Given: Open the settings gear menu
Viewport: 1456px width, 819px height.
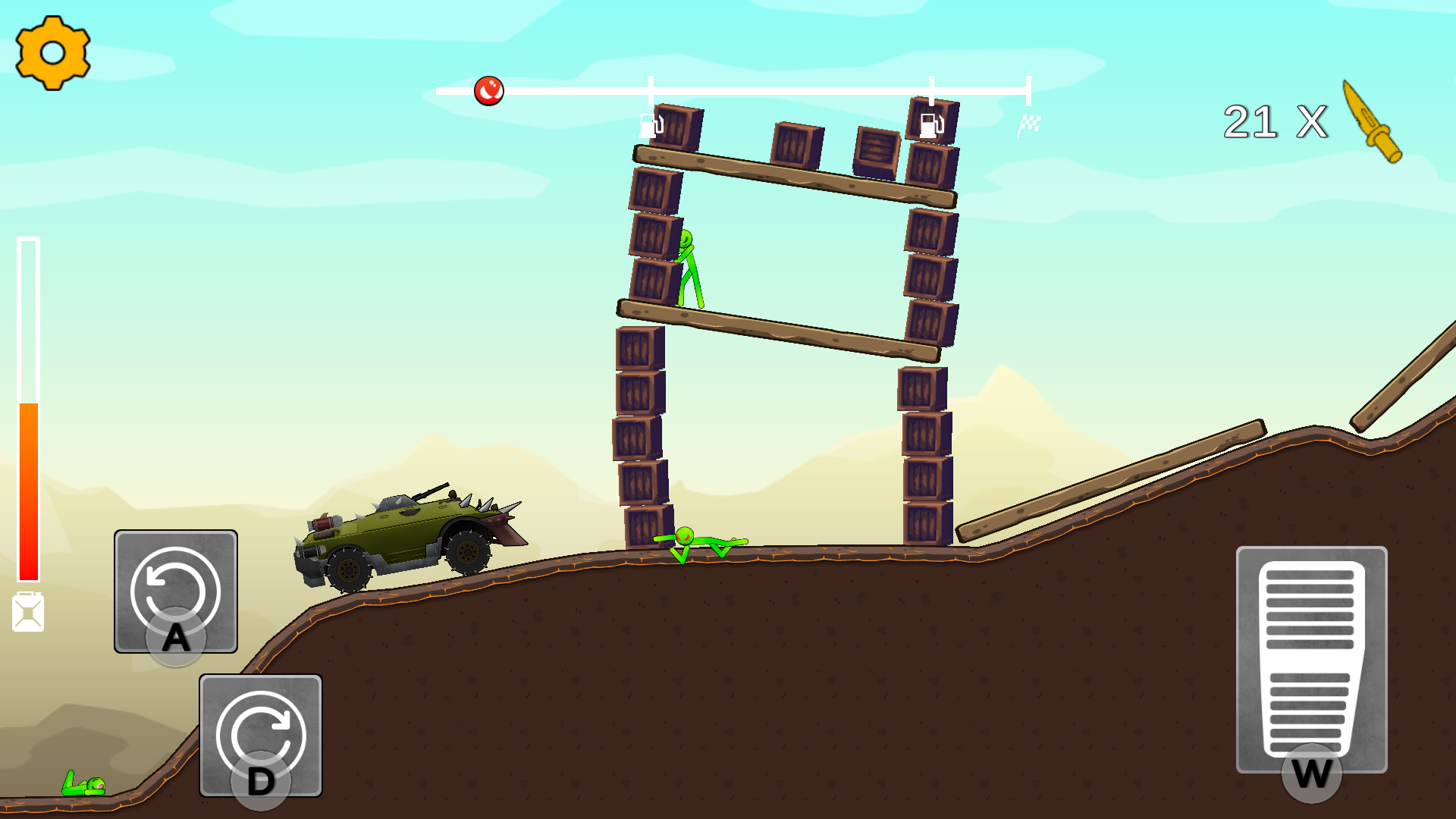Looking at the screenshot, I should click(x=55, y=53).
